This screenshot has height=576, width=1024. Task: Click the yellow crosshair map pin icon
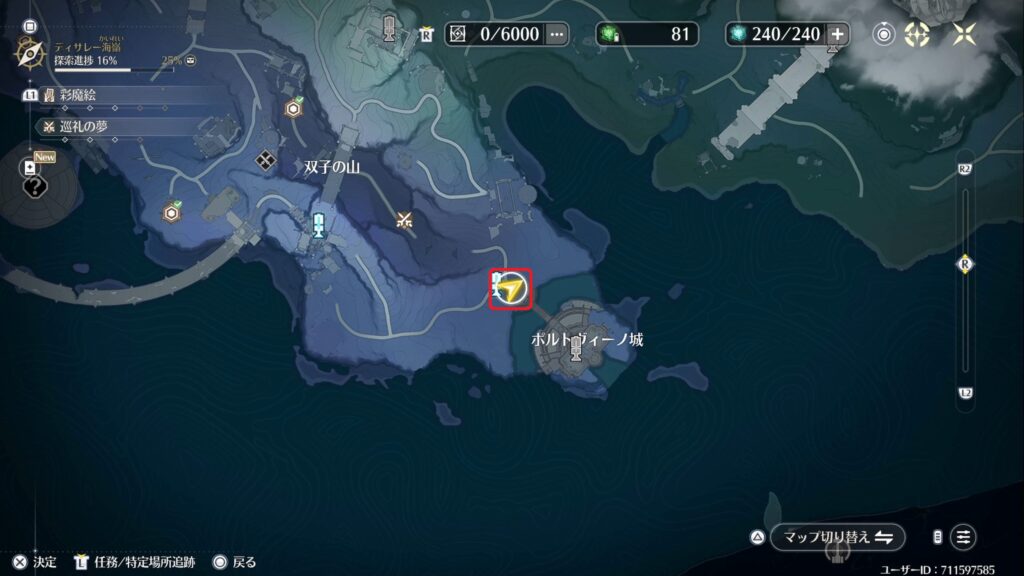(917, 34)
